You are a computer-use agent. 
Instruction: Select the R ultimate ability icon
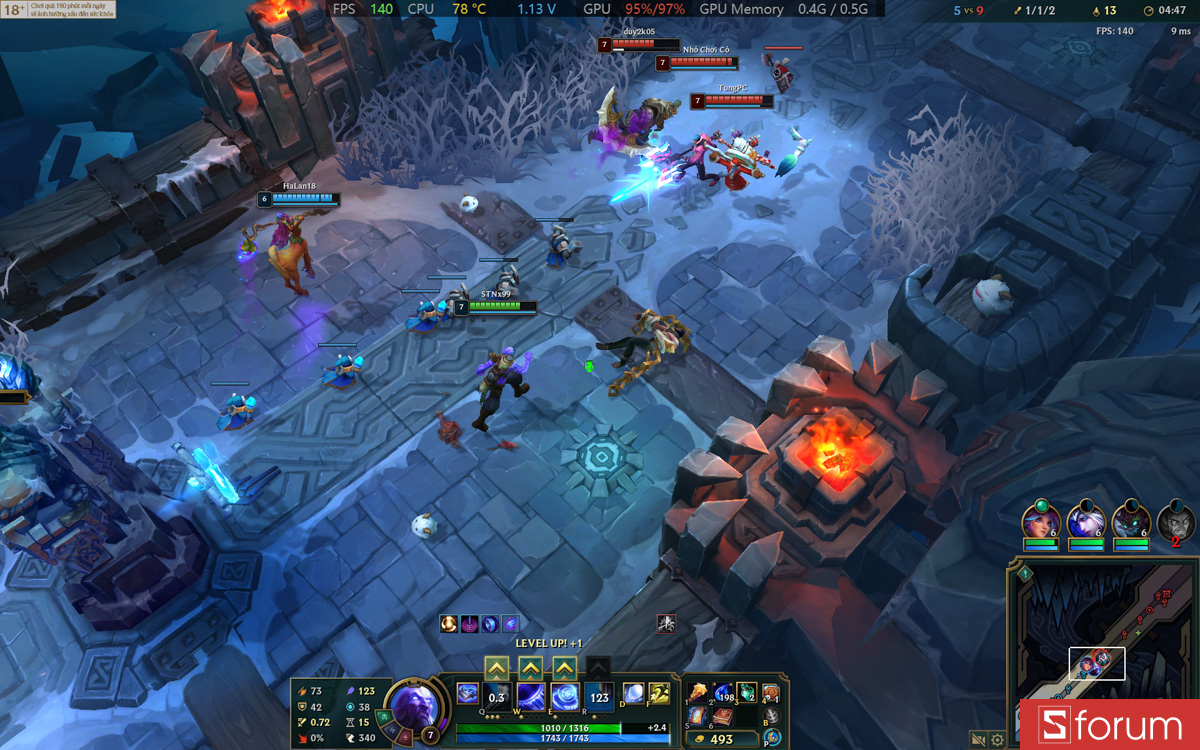click(x=599, y=696)
